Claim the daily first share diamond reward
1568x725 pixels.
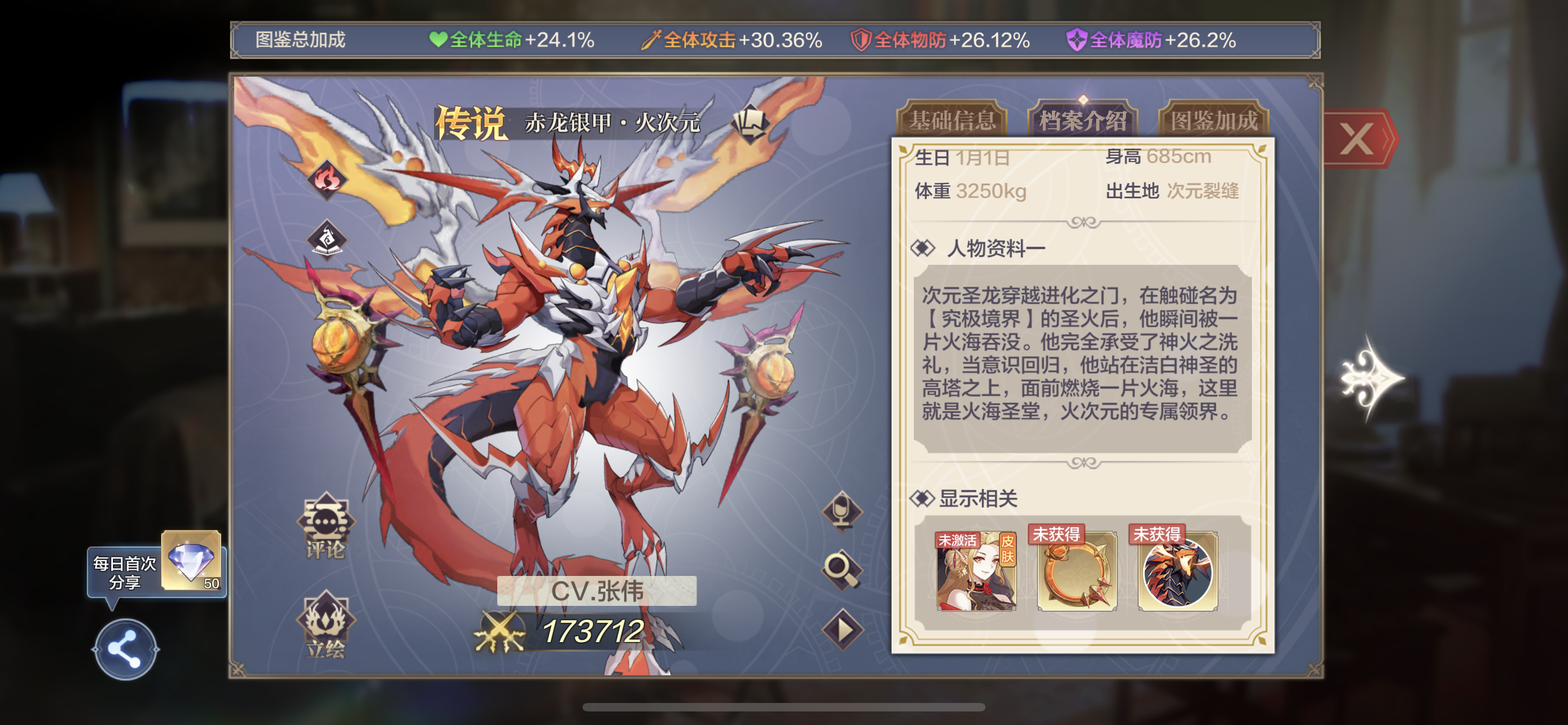coord(191,561)
